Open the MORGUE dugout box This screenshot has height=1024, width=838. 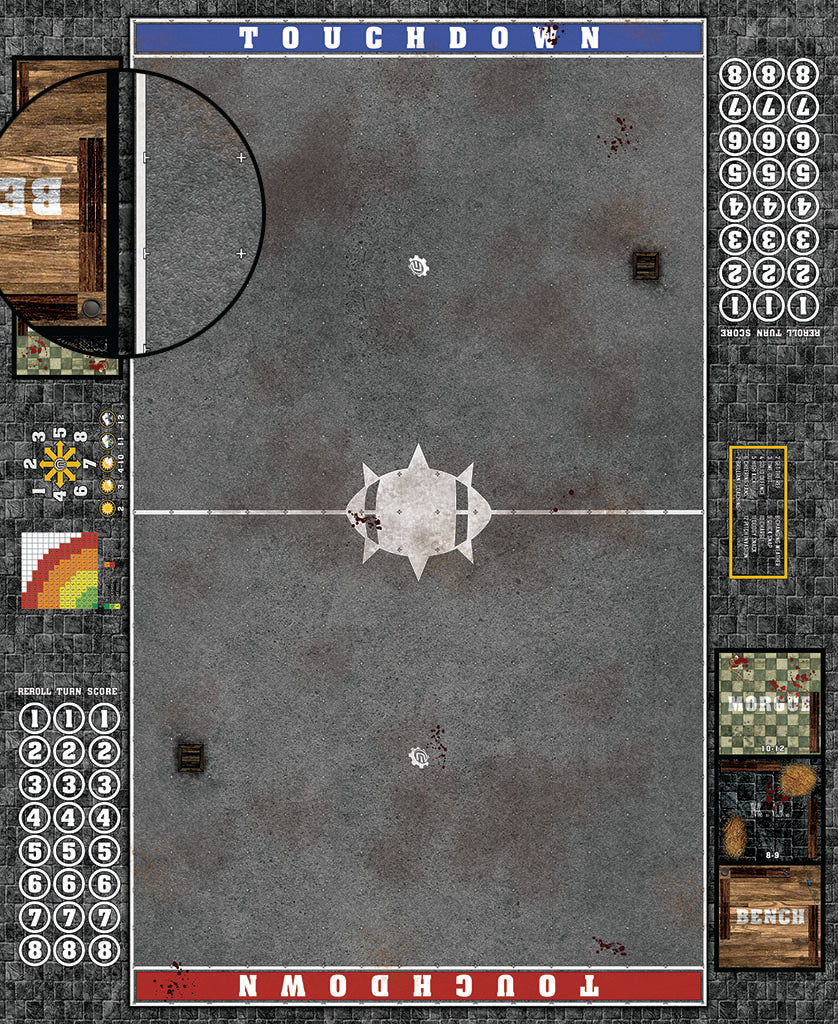coord(768,703)
